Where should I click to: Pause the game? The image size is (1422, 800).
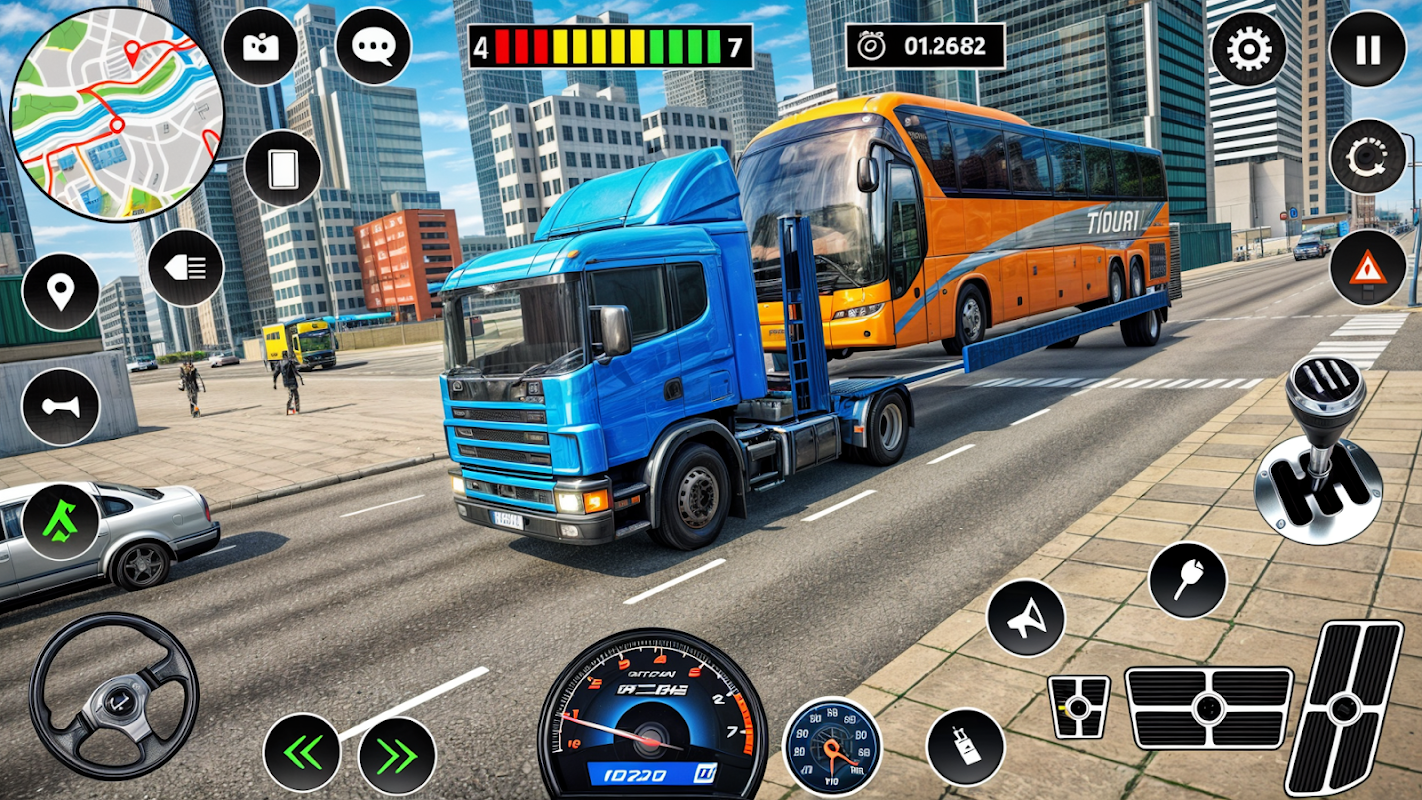1367,49
